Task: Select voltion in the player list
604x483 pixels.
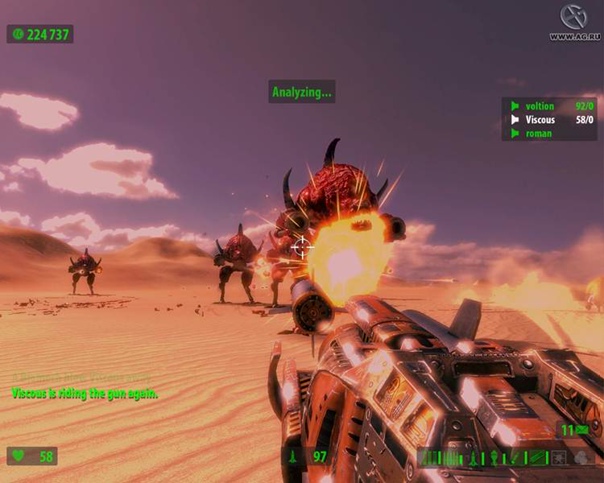Action: point(539,106)
